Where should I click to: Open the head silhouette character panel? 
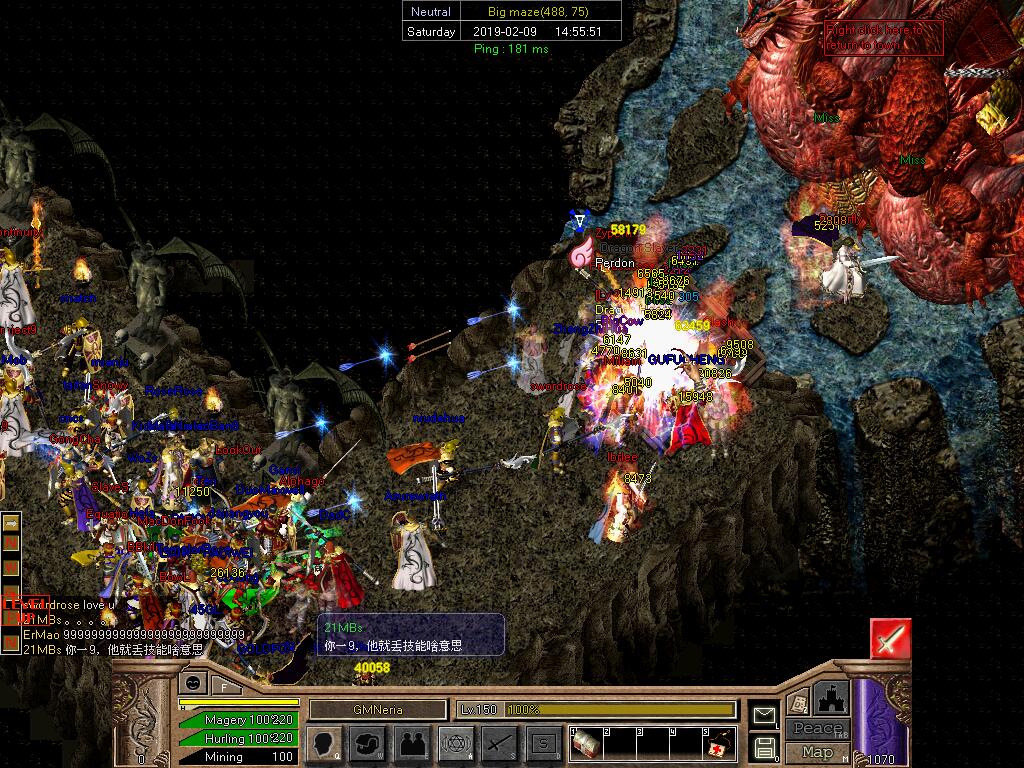(325, 743)
